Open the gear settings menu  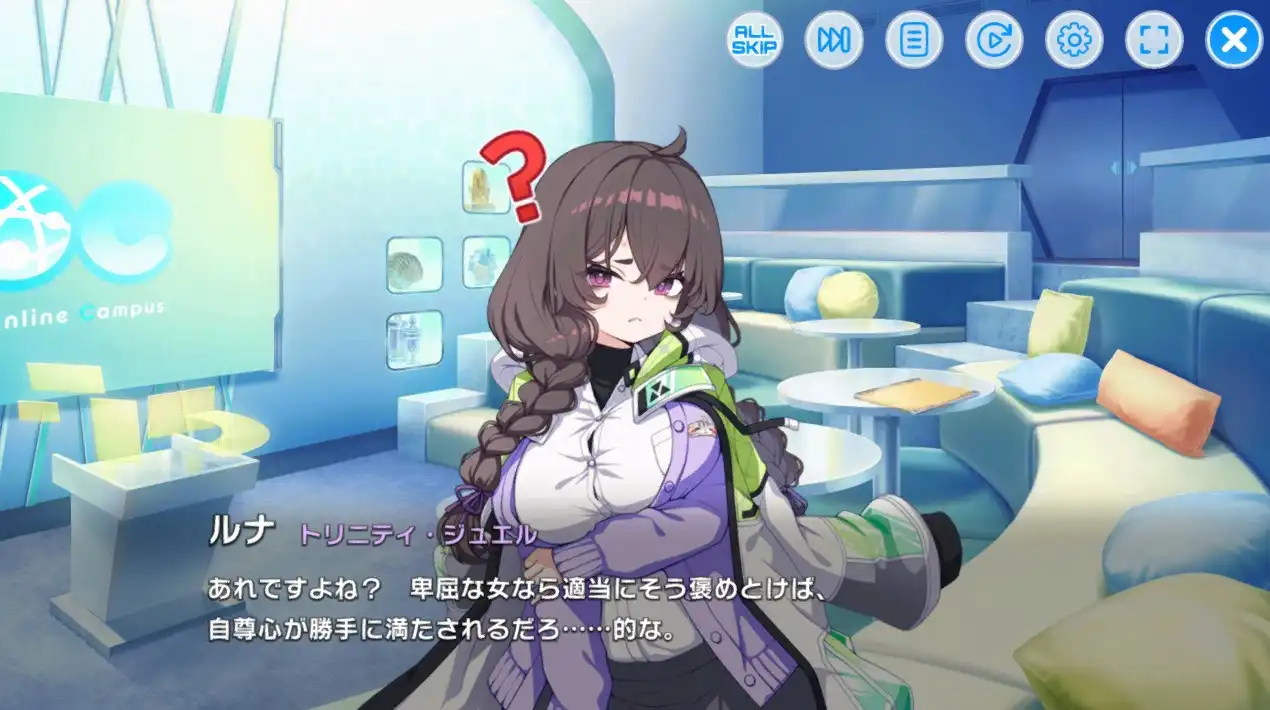[1074, 40]
